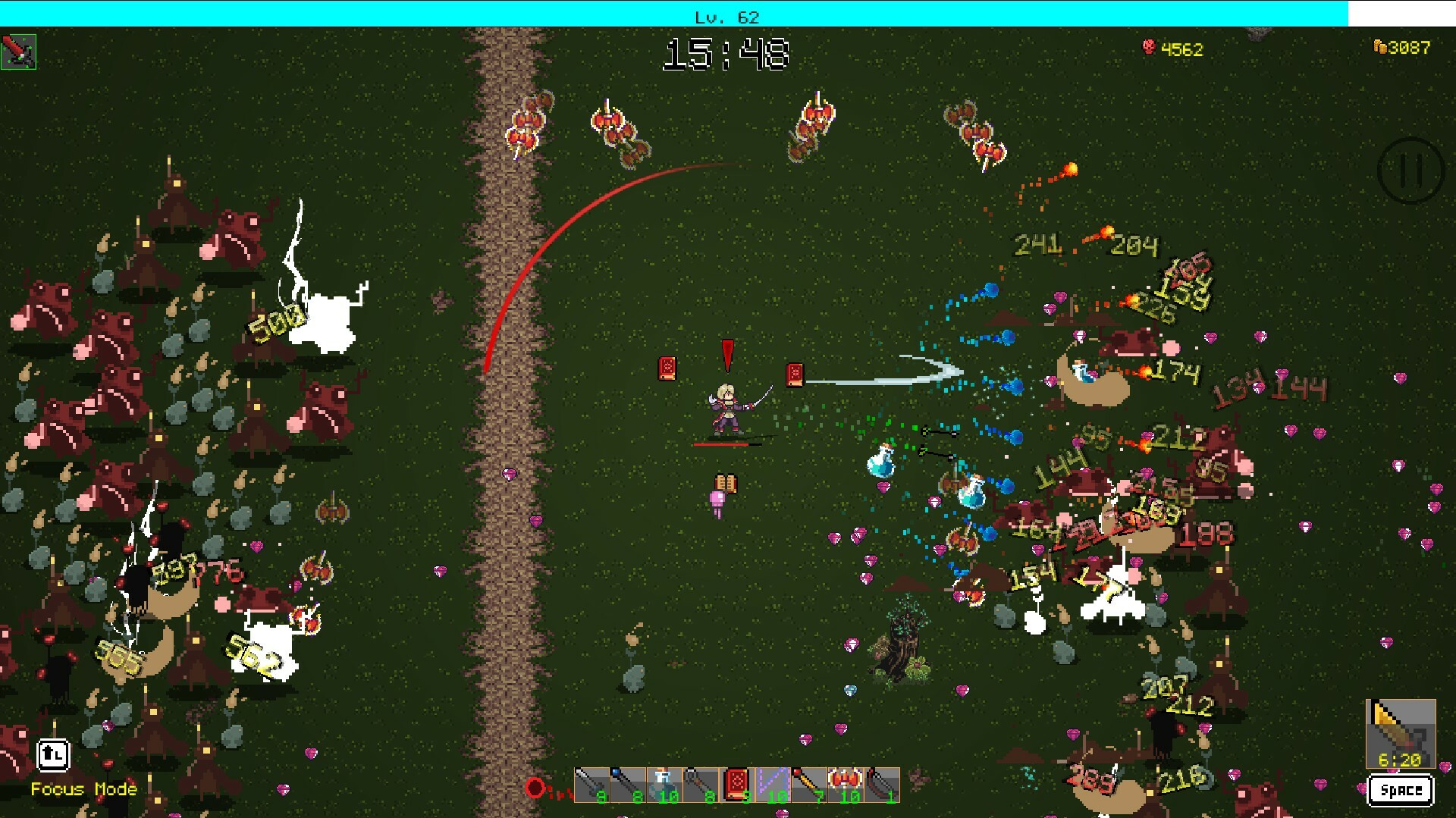Click the Focus Mode arrows icon
1456x818 pixels.
pos(52,755)
